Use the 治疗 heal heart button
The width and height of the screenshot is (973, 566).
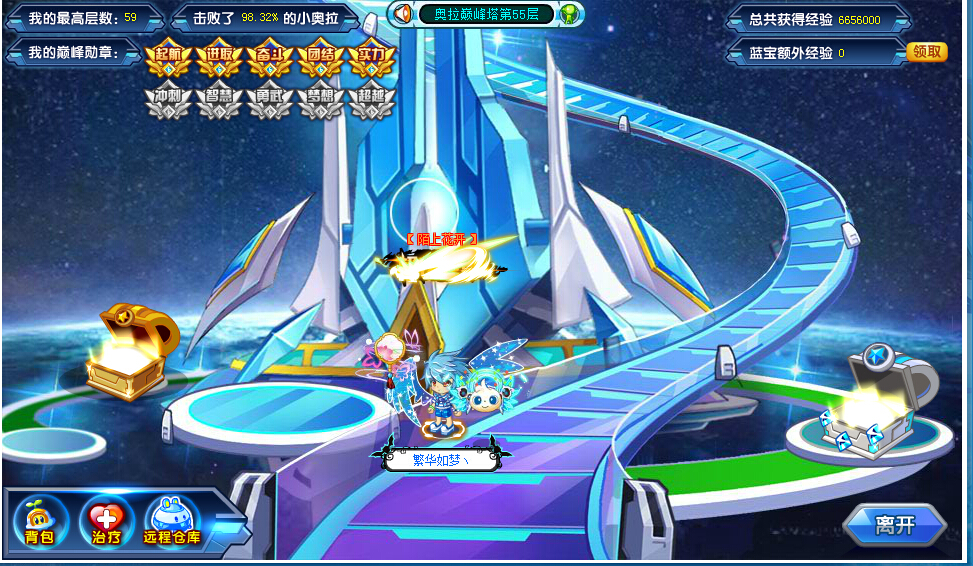pos(105,520)
